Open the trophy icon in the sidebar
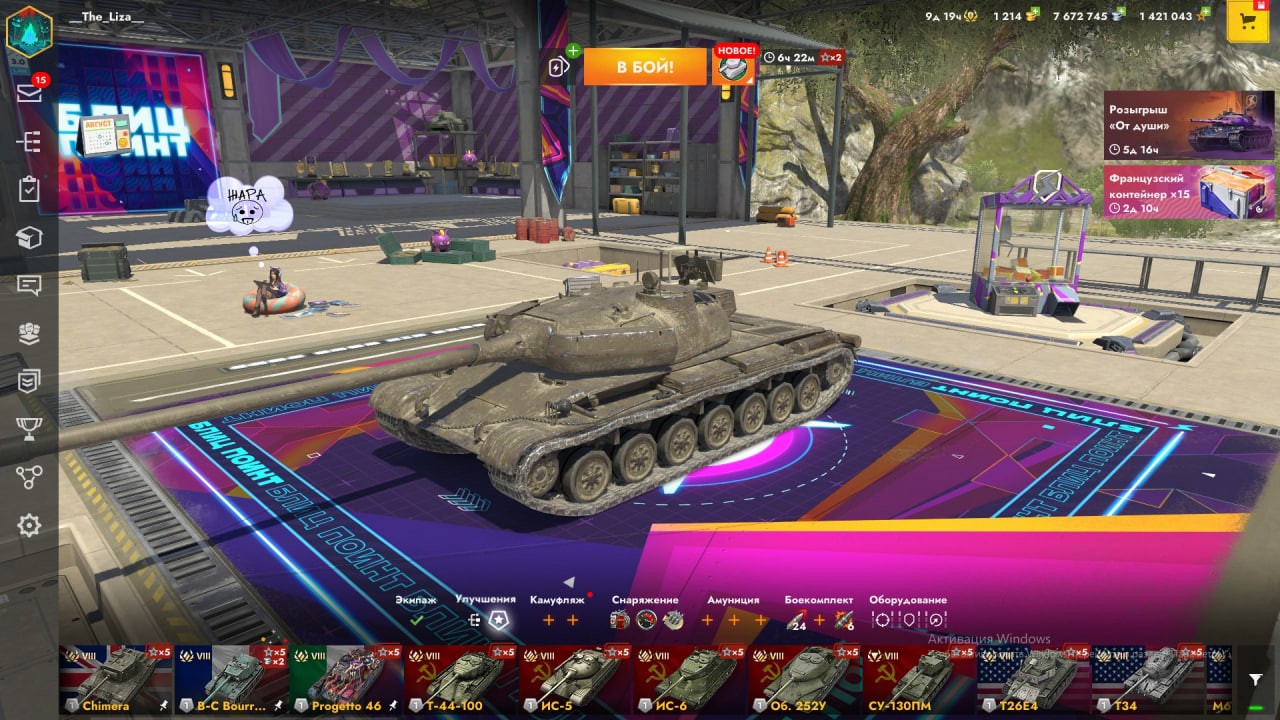Image resolution: width=1280 pixels, height=720 pixels. point(29,429)
